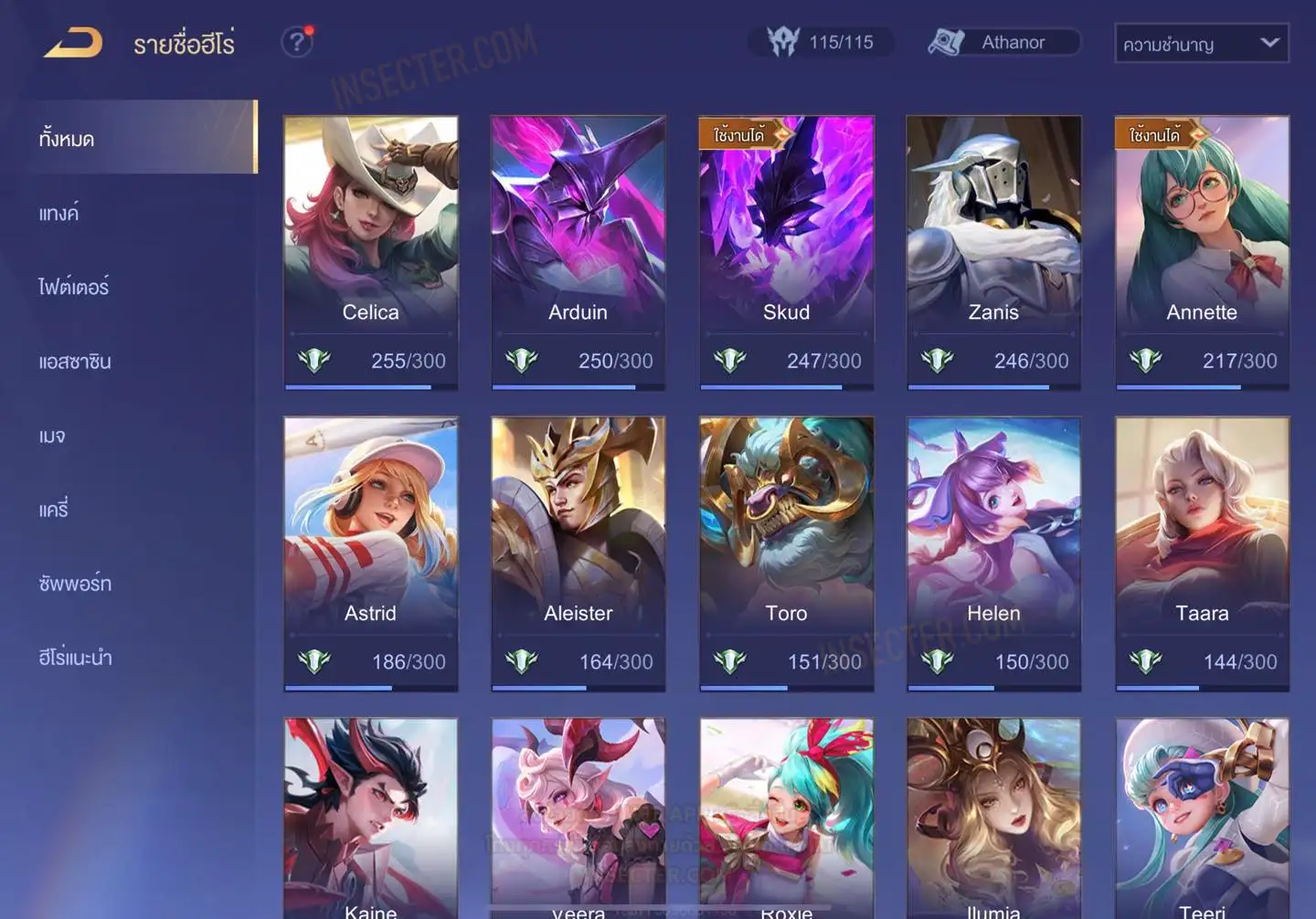
Task: Switch to the ไฟต์เตอร์ (Fighter) tab
Action: (74, 287)
